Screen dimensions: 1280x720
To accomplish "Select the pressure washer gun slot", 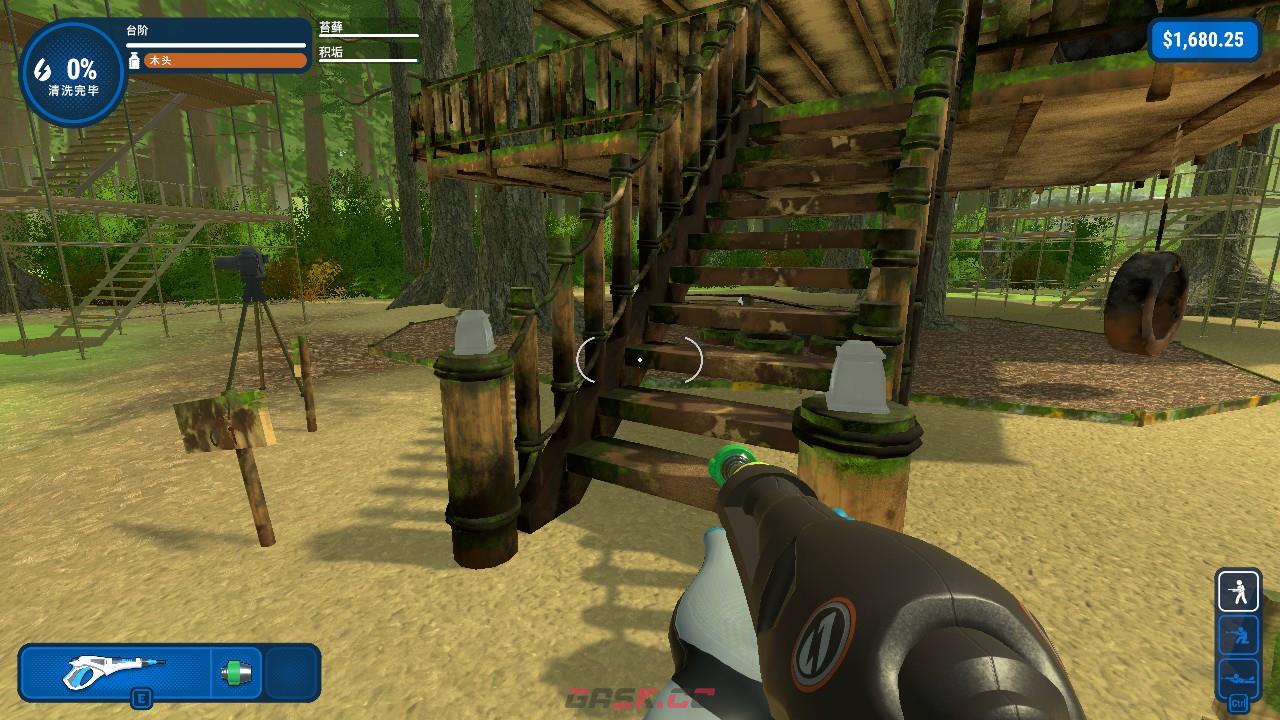I will tap(115, 671).
